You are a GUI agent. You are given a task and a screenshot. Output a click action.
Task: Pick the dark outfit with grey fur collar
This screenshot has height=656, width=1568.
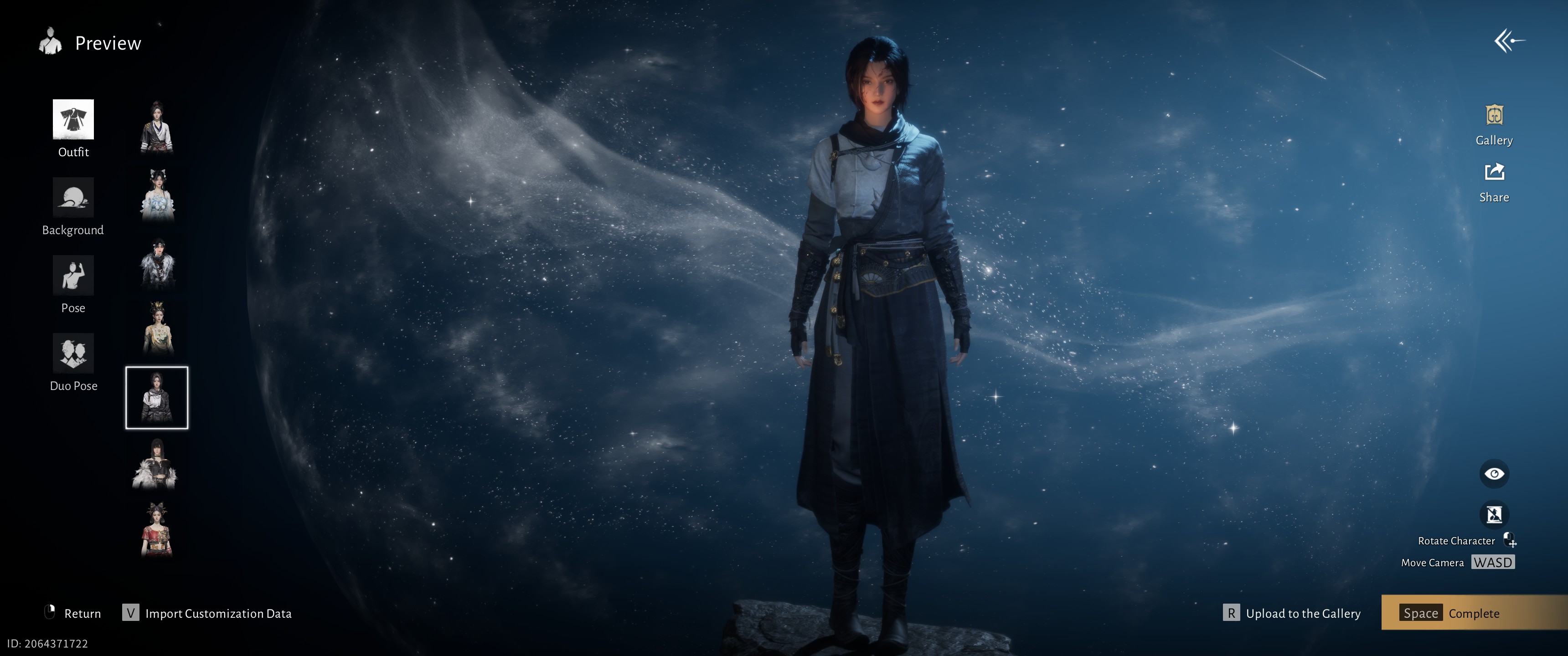(x=157, y=263)
